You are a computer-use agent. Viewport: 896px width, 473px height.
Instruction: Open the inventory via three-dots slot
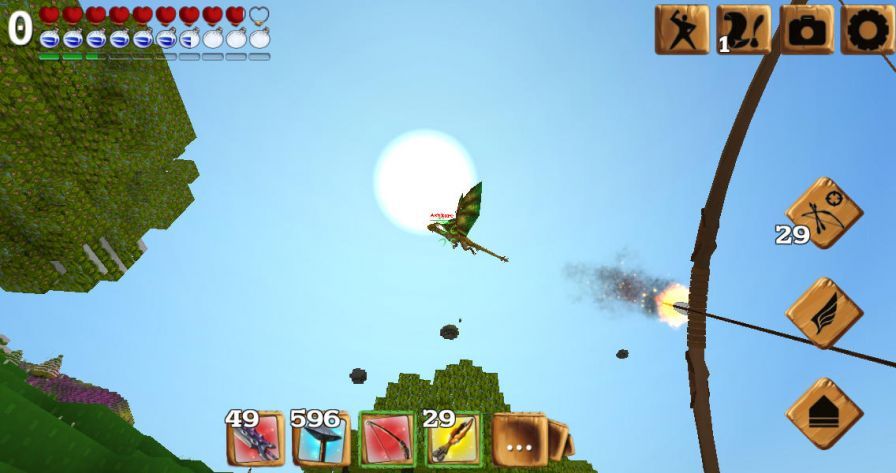click(x=519, y=439)
